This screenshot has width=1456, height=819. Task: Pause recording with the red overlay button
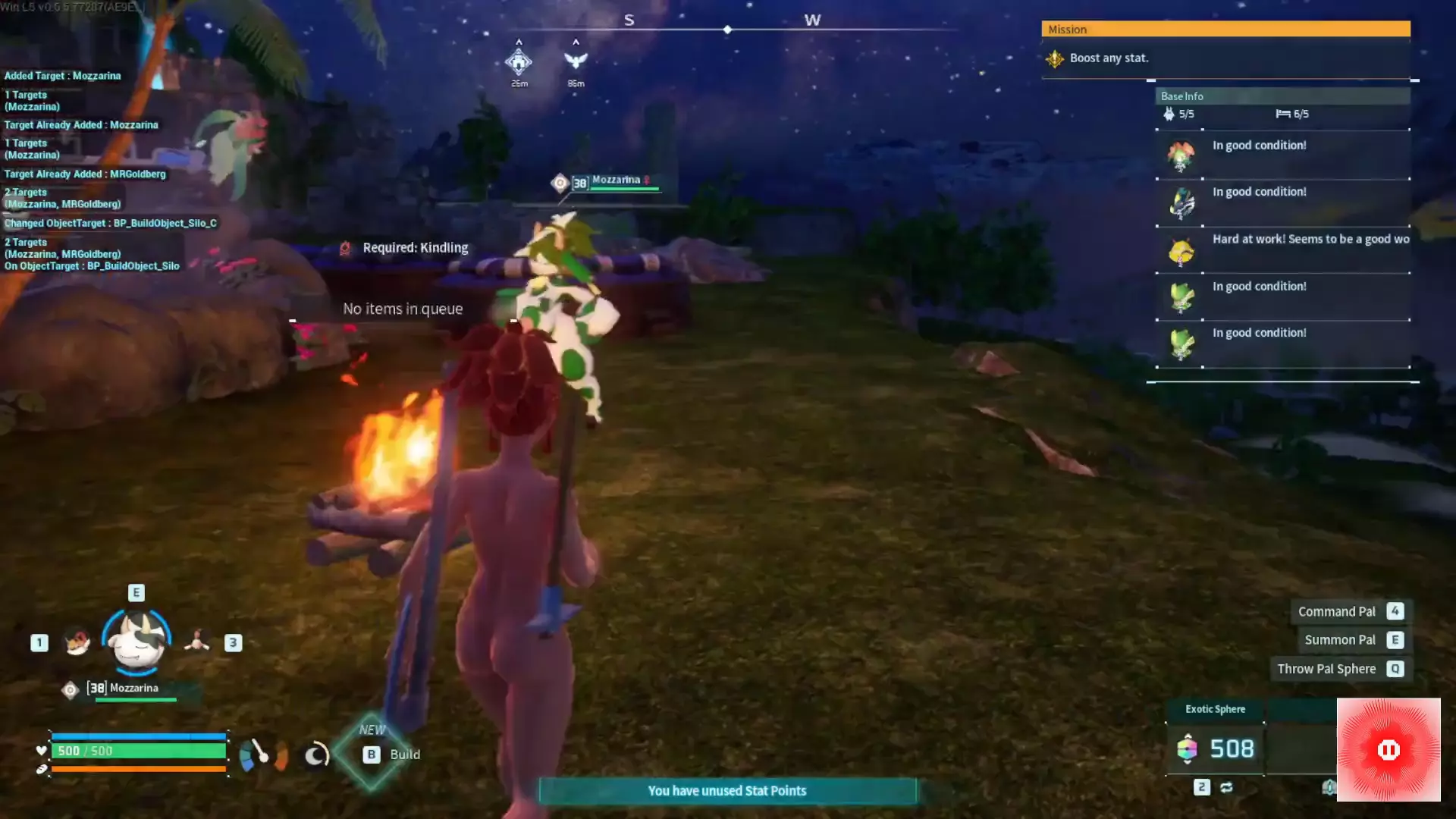tap(1388, 749)
